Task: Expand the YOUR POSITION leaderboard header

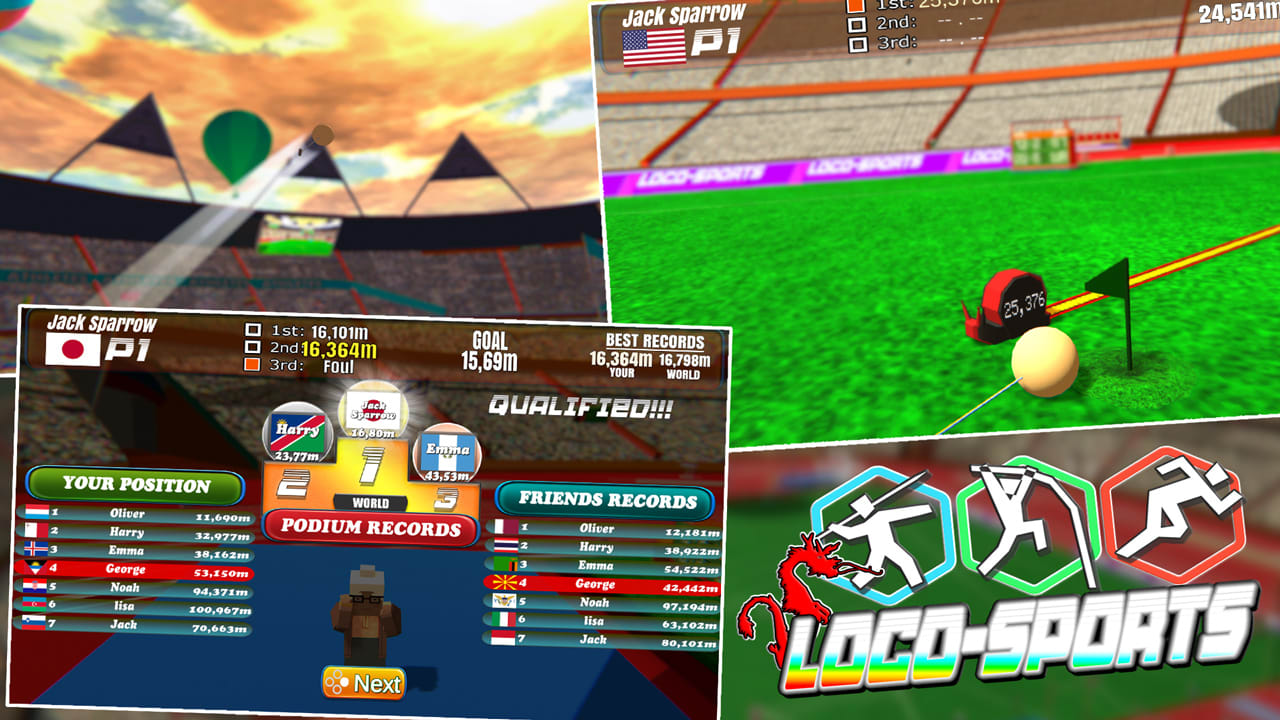Action: tap(137, 486)
